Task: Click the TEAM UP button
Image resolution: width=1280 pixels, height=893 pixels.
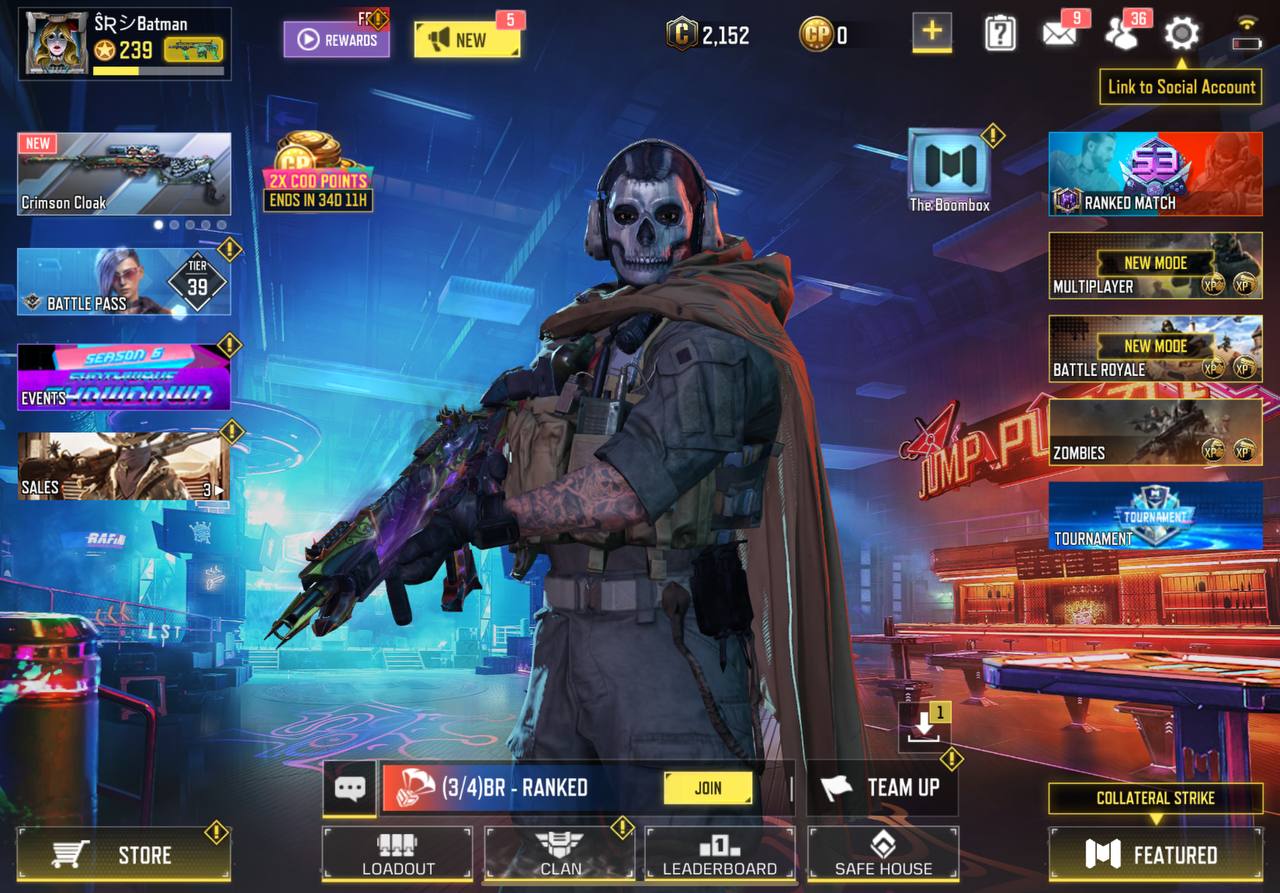Action: pyautogui.click(x=882, y=789)
